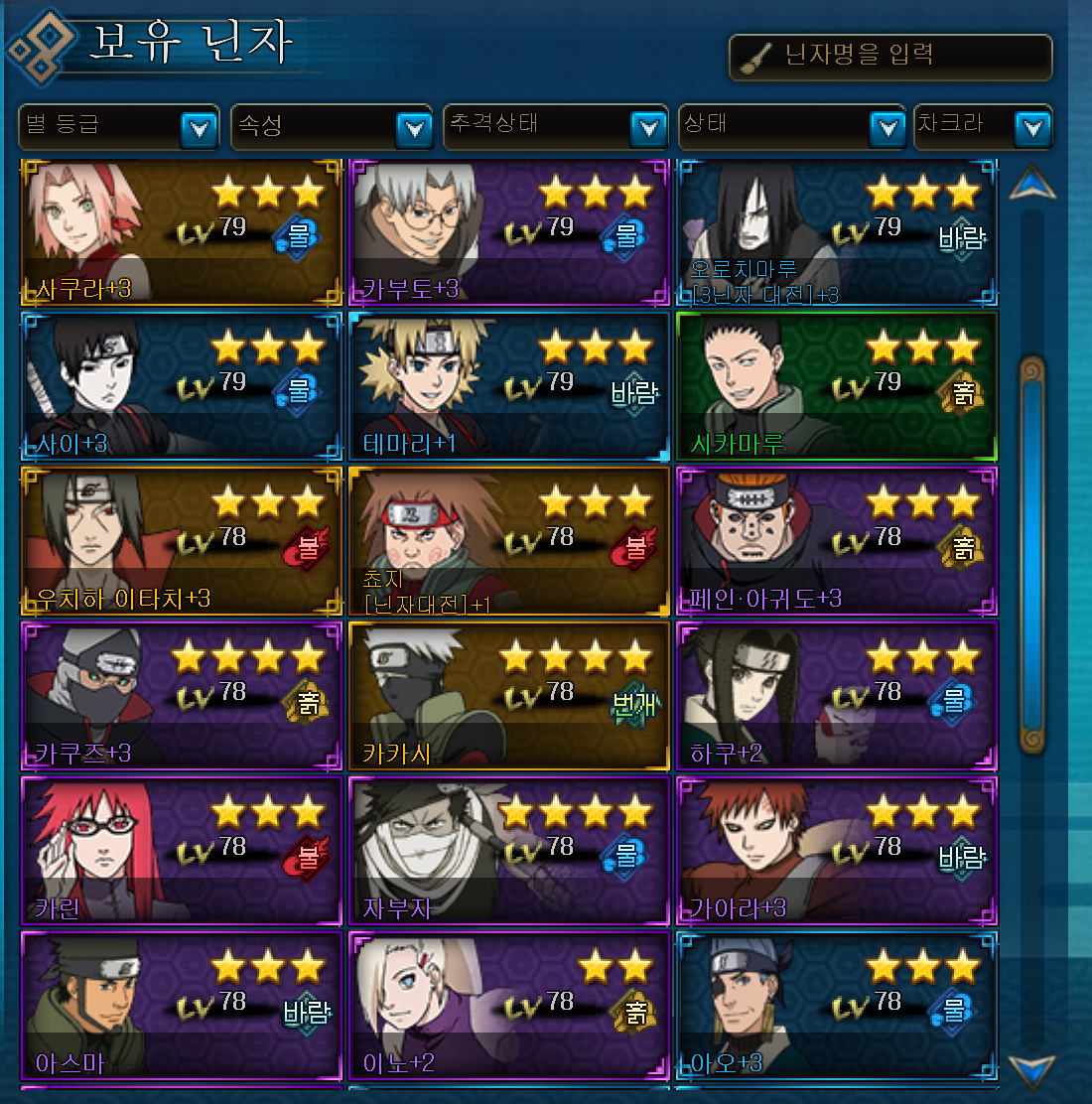Pick the 사이+3 ninja card
The width and height of the screenshot is (1092, 1104).
(182, 387)
